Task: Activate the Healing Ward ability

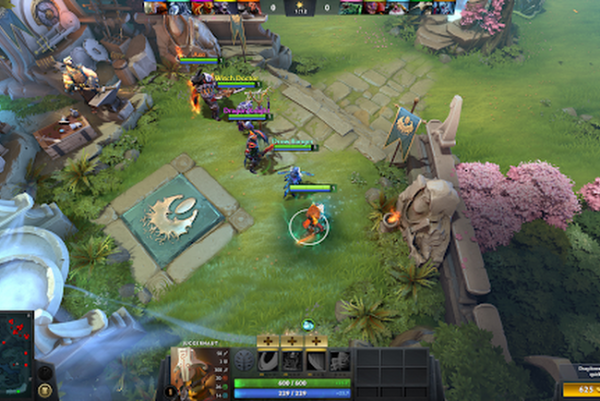Action: [292, 361]
